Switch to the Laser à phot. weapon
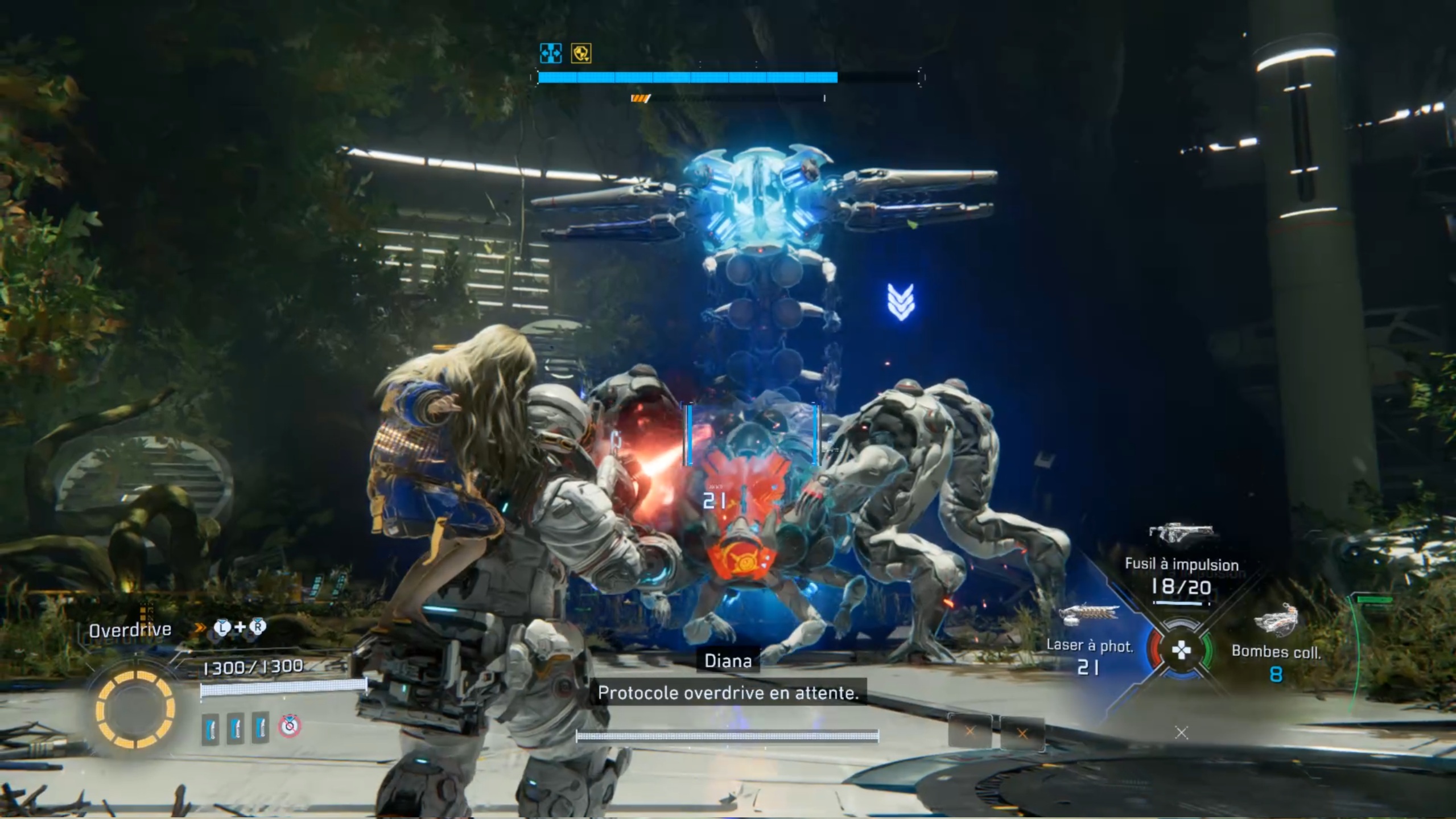 point(1089,645)
